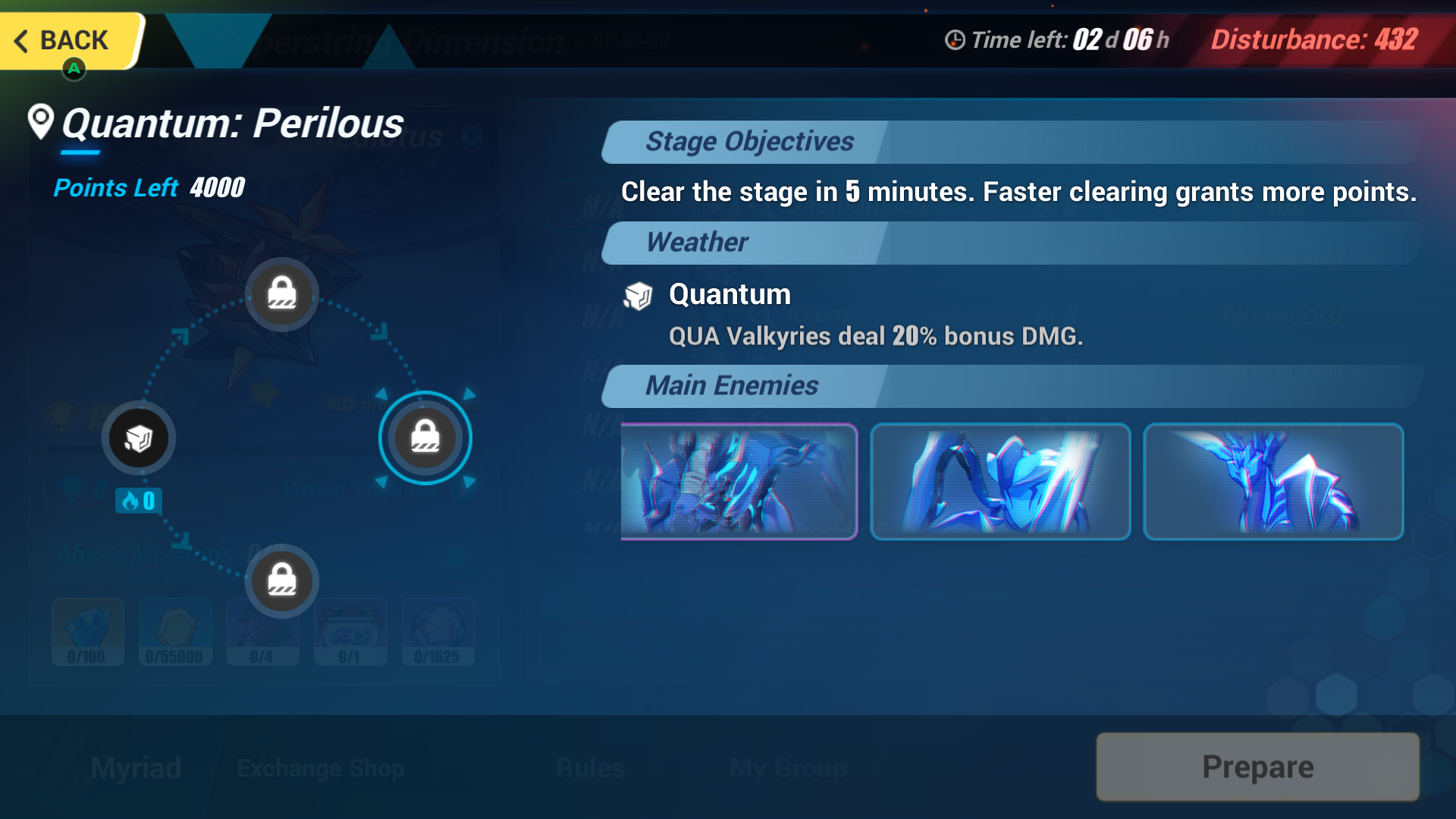The image size is (1456, 819).
Task: Select the highlighted locked stage node
Action: click(x=425, y=438)
